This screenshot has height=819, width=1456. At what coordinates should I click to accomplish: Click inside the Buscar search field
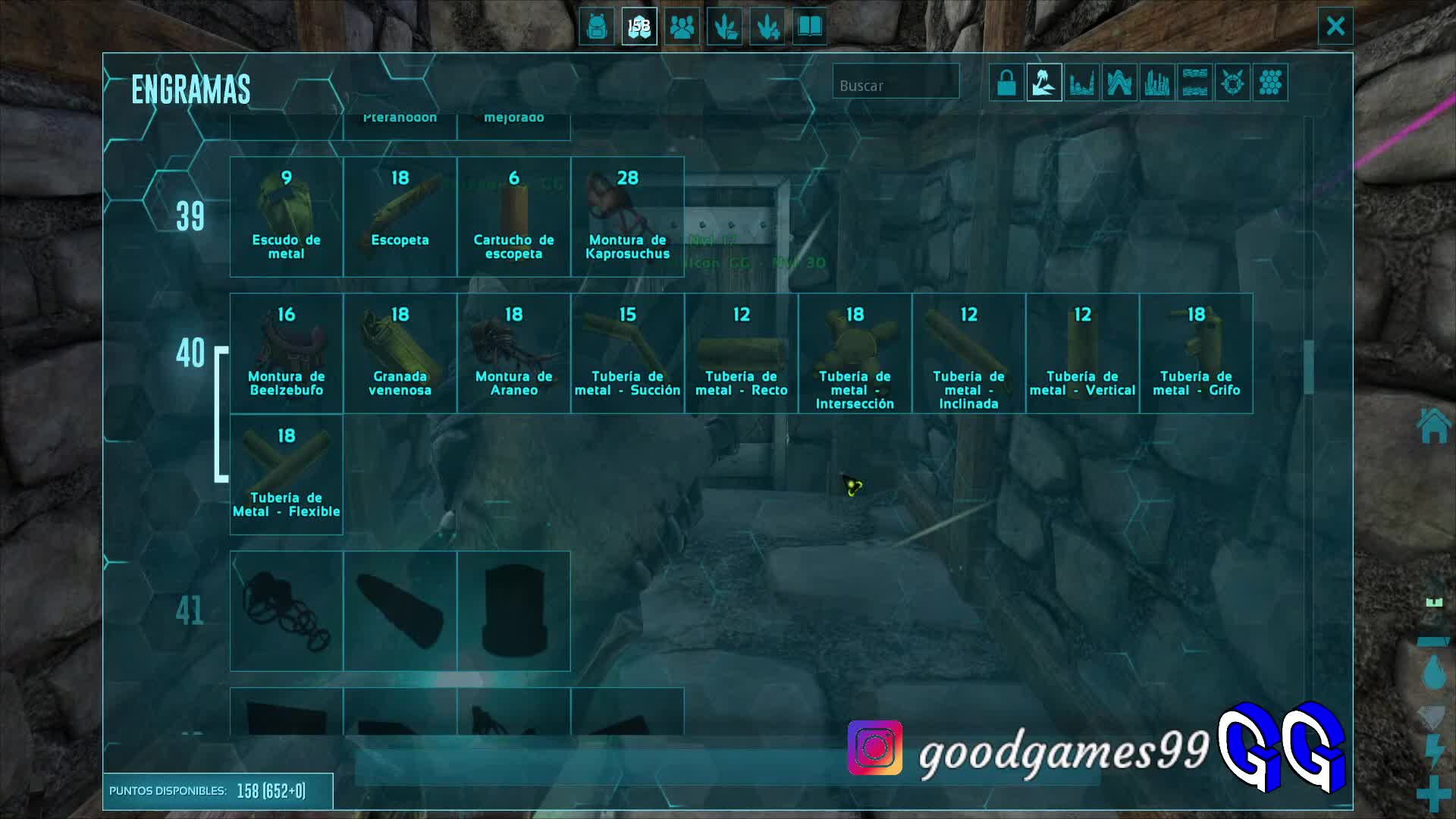(x=896, y=84)
